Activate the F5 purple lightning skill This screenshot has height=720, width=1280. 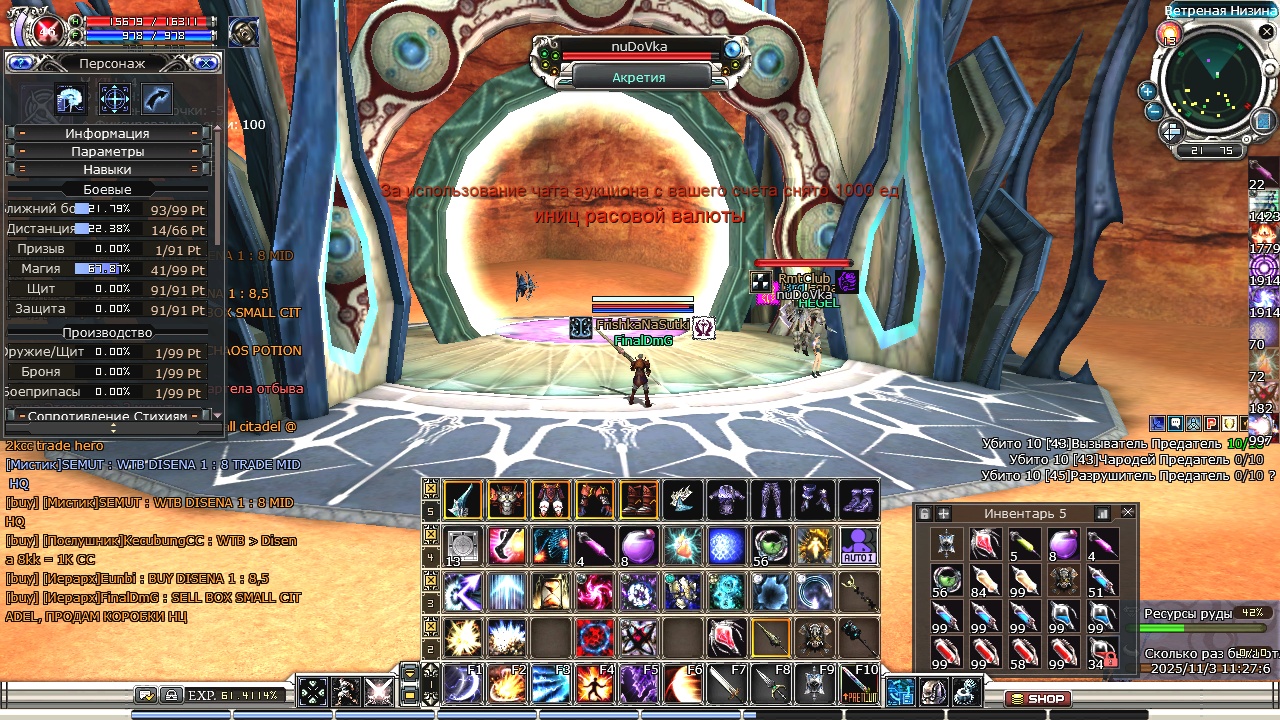point(638,684)
